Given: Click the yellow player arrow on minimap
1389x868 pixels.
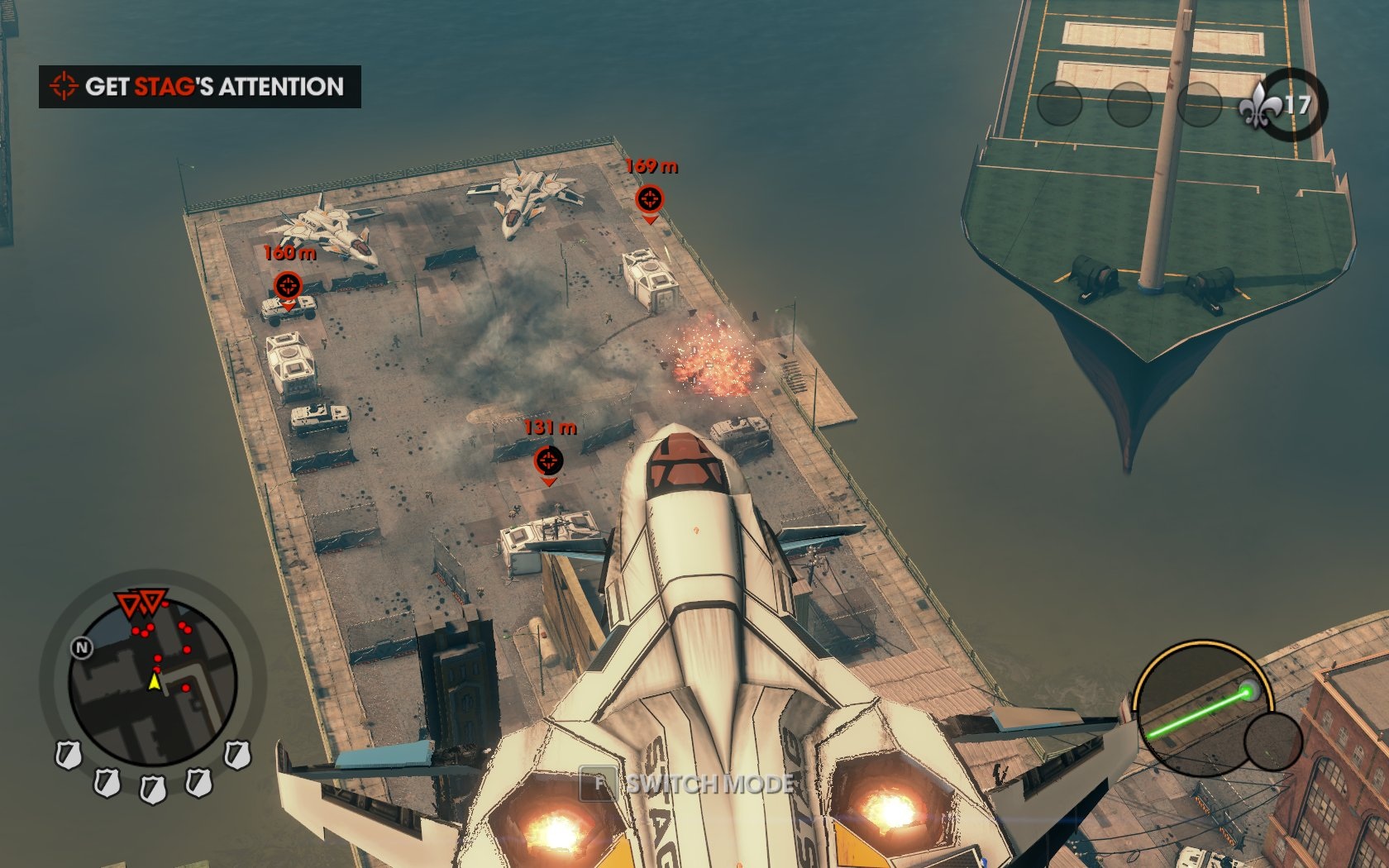Looking at the screenshot, I should click(154, 681).
